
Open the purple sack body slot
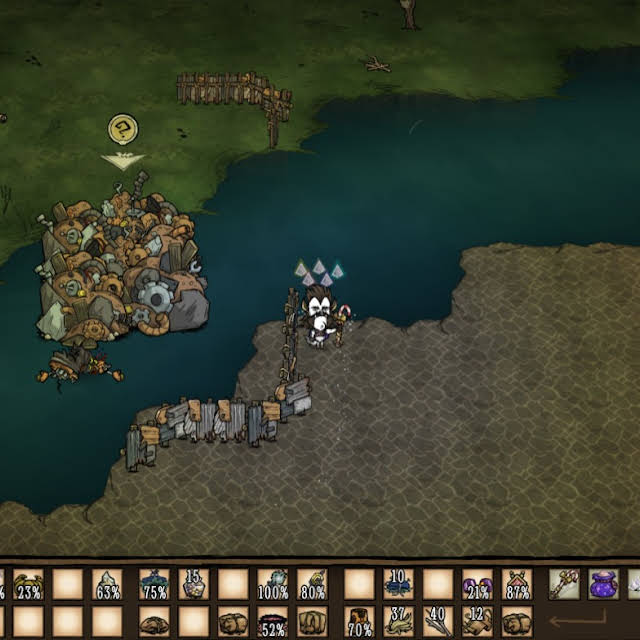(603, 584)
